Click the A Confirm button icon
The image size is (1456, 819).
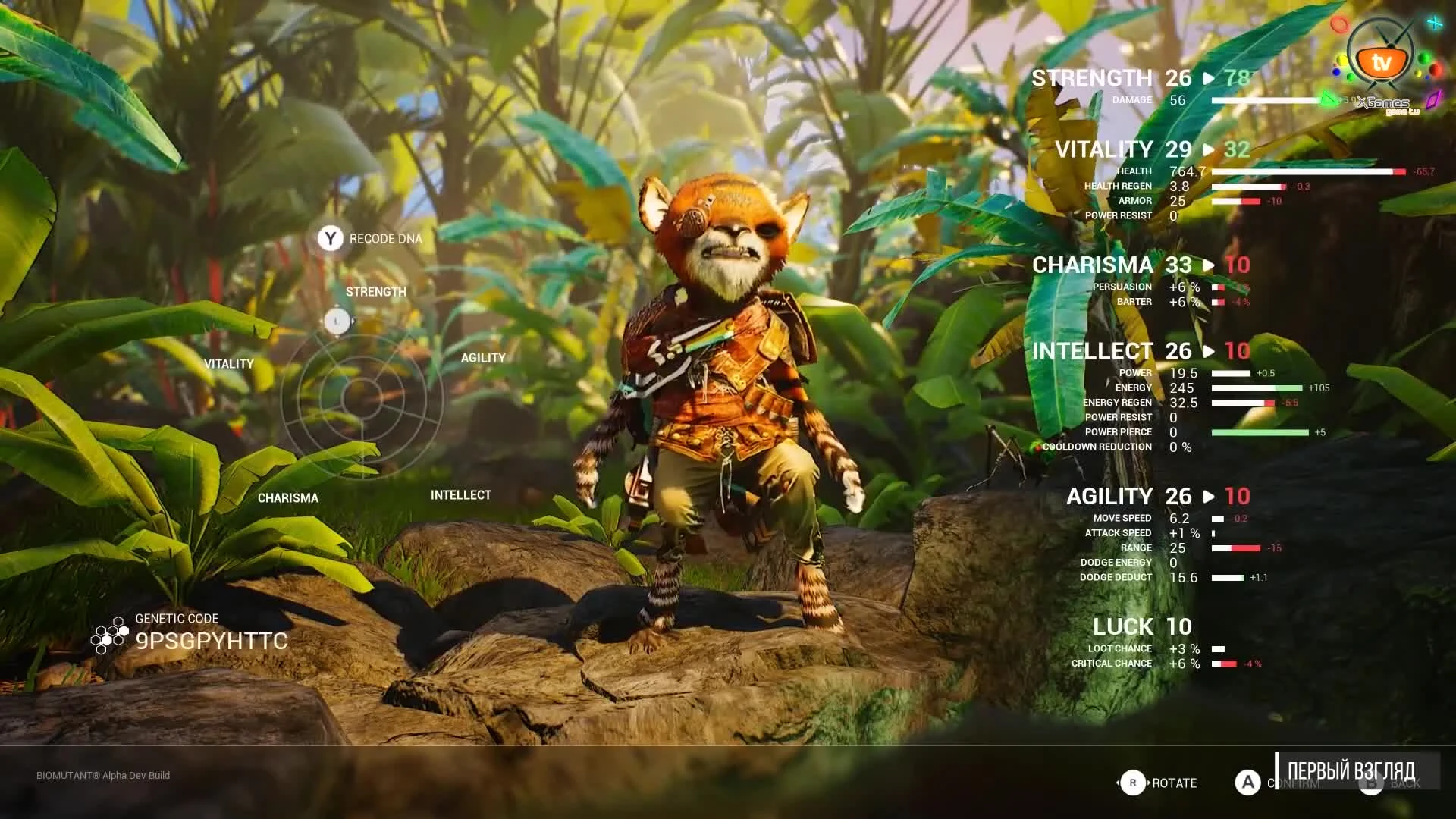[x=1248, y=783]
